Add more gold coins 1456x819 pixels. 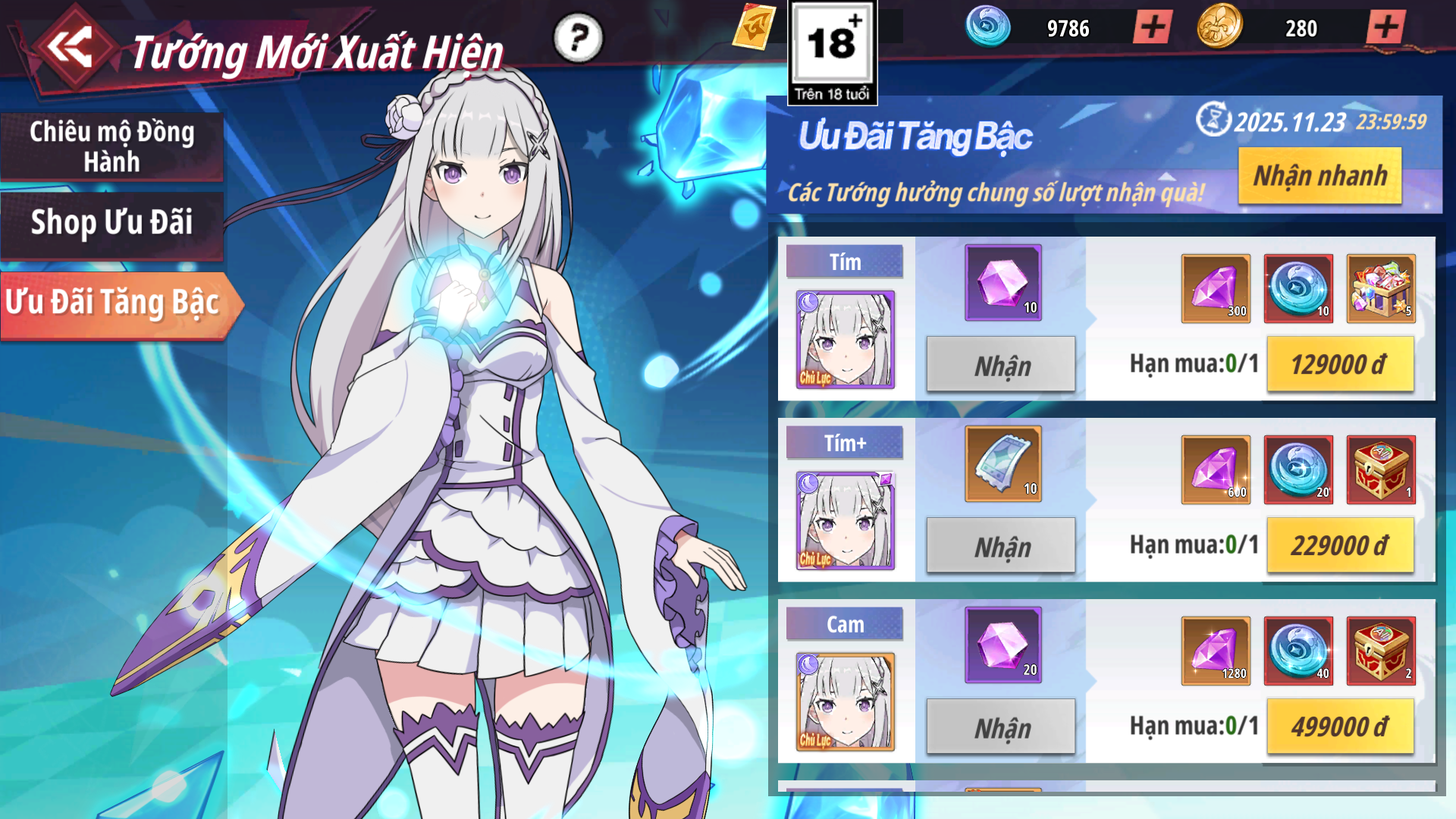click(1385, 28)
